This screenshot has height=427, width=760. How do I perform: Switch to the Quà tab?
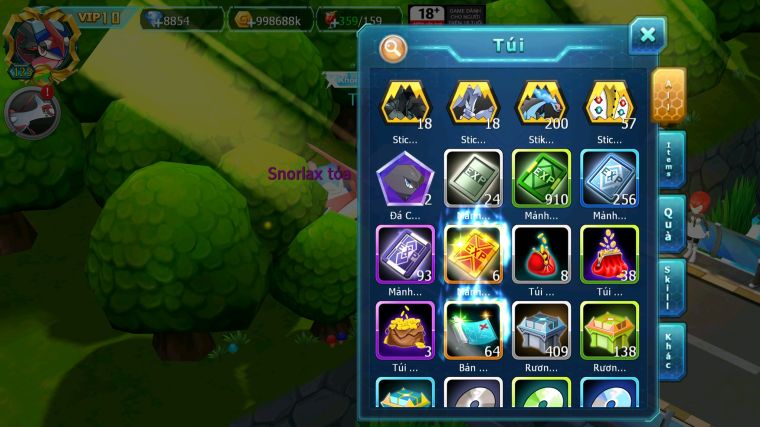pyautogui.click(x=670, y=223)
